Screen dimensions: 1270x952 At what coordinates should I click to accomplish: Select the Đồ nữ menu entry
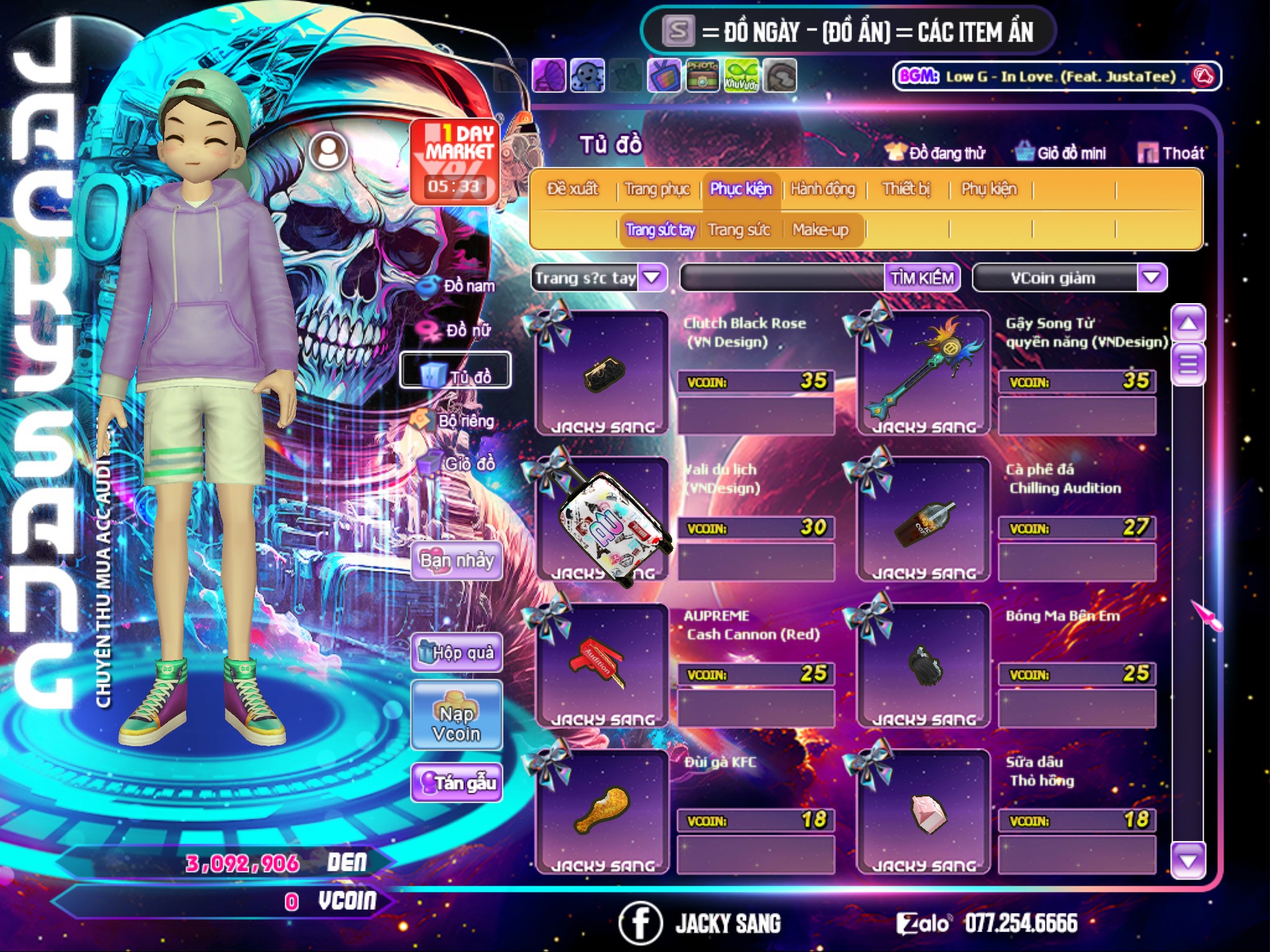pos(458,330)
